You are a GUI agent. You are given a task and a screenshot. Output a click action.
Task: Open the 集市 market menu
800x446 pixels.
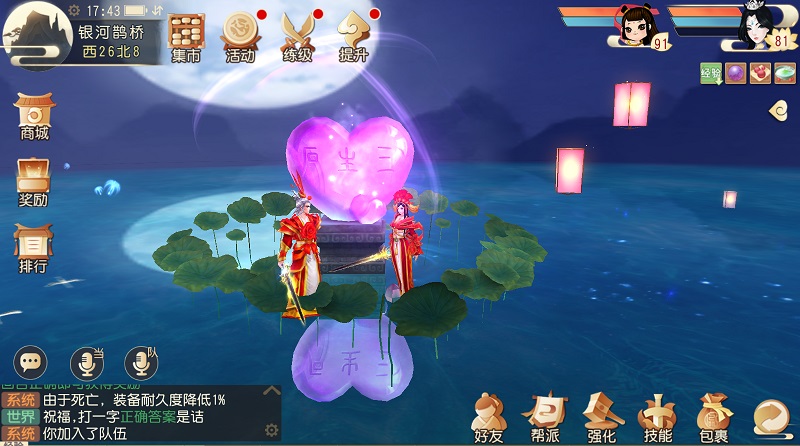[186, 37]
